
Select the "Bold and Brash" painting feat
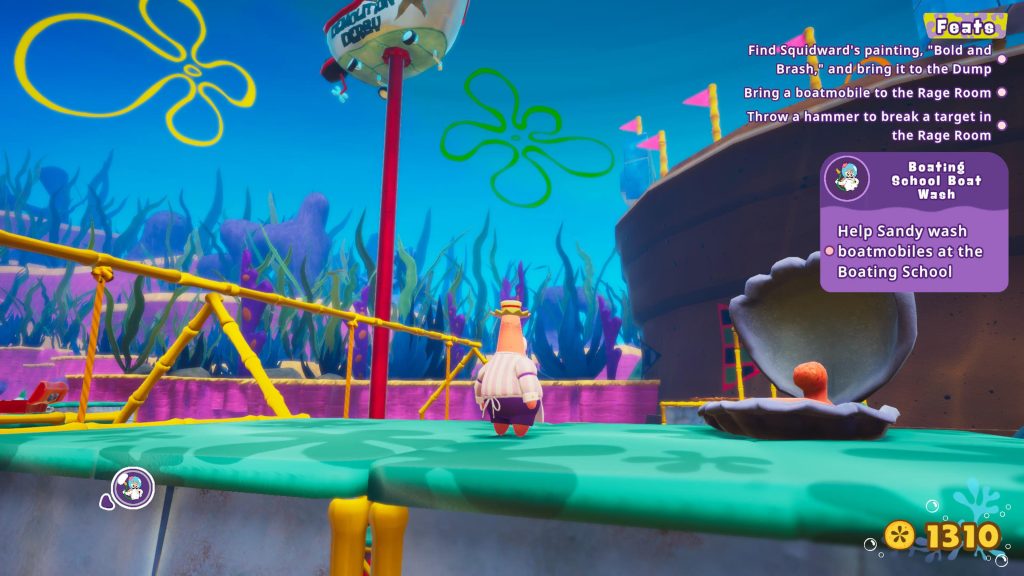pyautogui.click(x=870, y=59)
